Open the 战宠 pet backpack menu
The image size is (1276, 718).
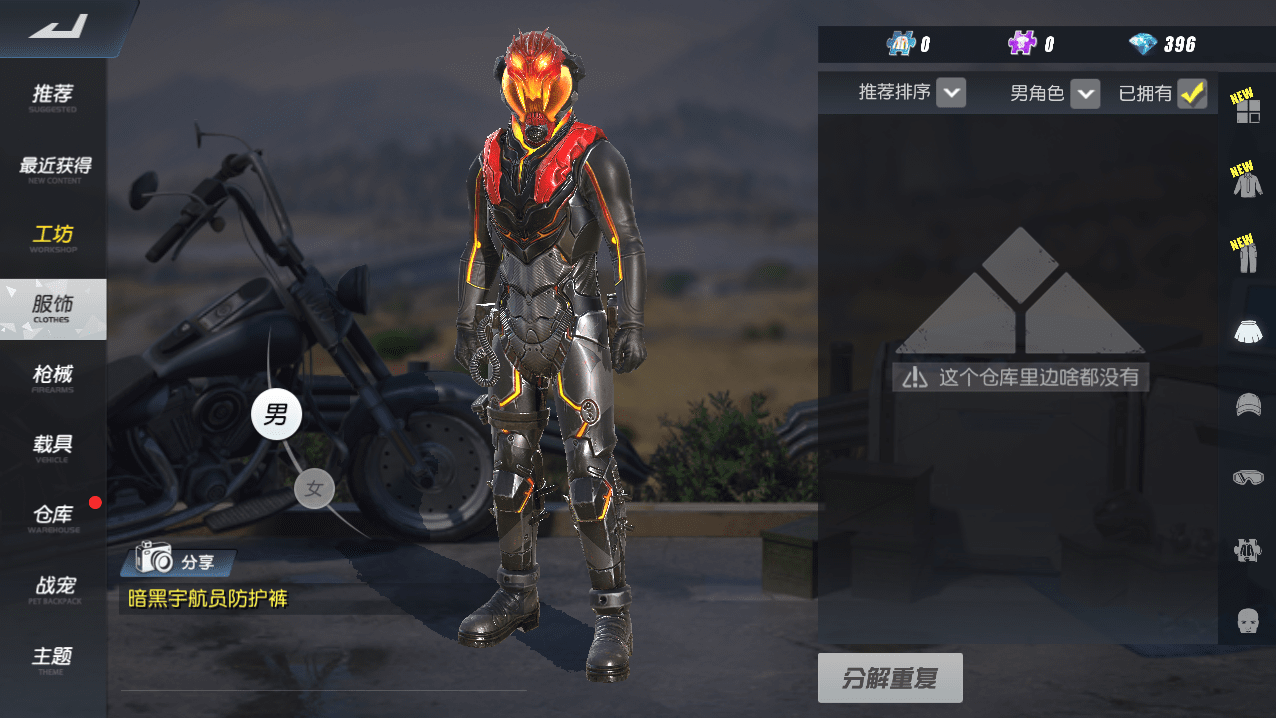pos(53,588)
